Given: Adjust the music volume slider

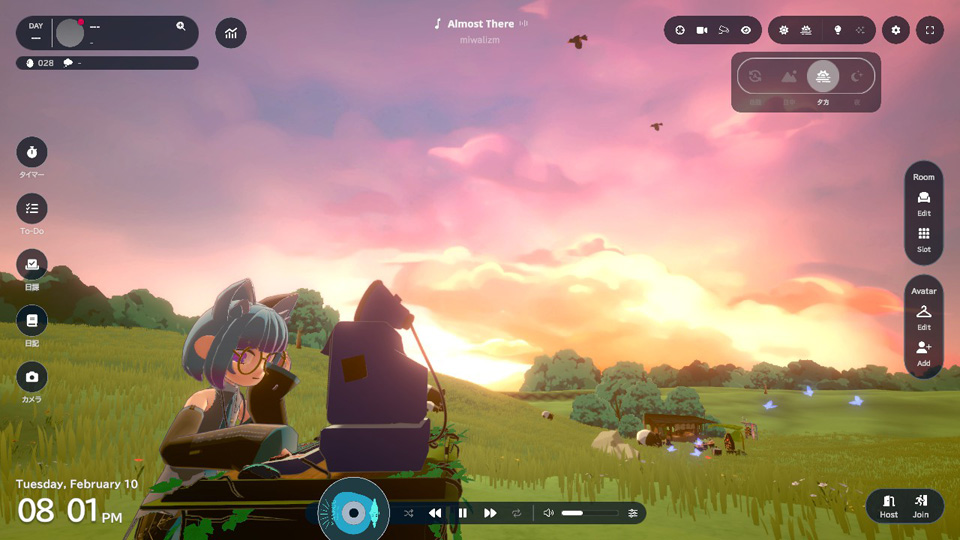Looking at the screenshot, I should 589,513.
